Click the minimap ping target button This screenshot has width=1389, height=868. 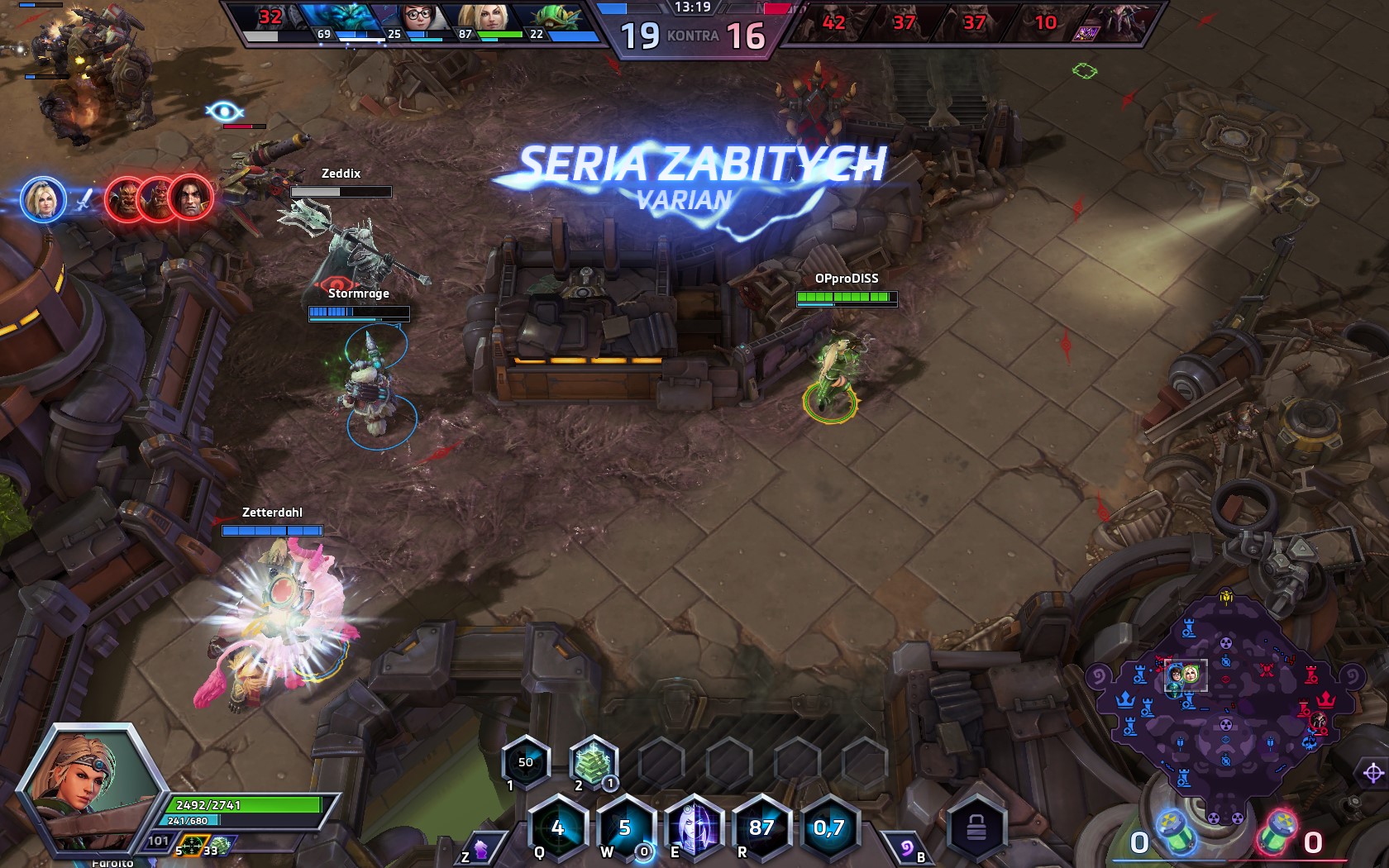[1372, 773]
